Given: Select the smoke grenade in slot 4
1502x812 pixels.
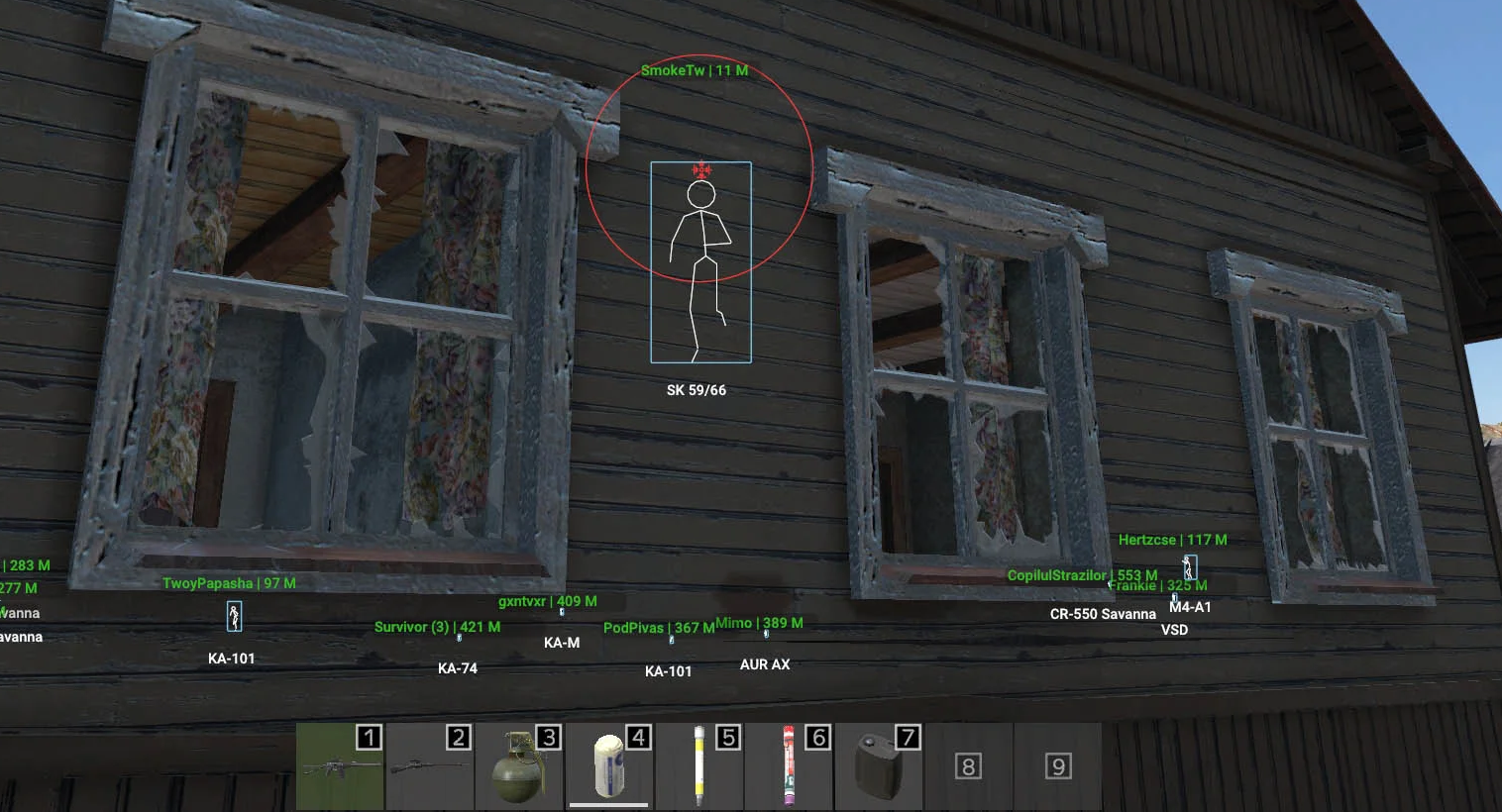Looking at the screenshot, I should click(608, 767).
